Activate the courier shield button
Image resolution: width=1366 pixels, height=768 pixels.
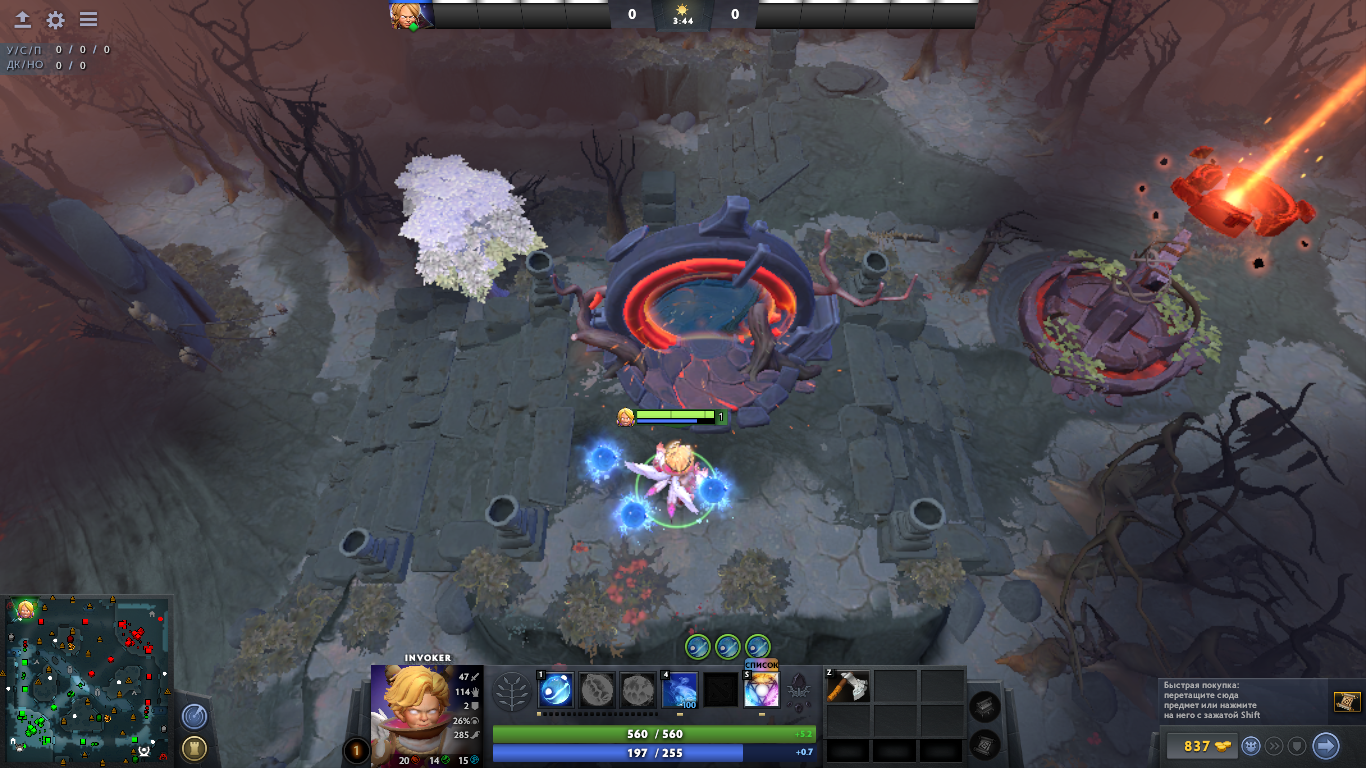(x=1298, y=746)
